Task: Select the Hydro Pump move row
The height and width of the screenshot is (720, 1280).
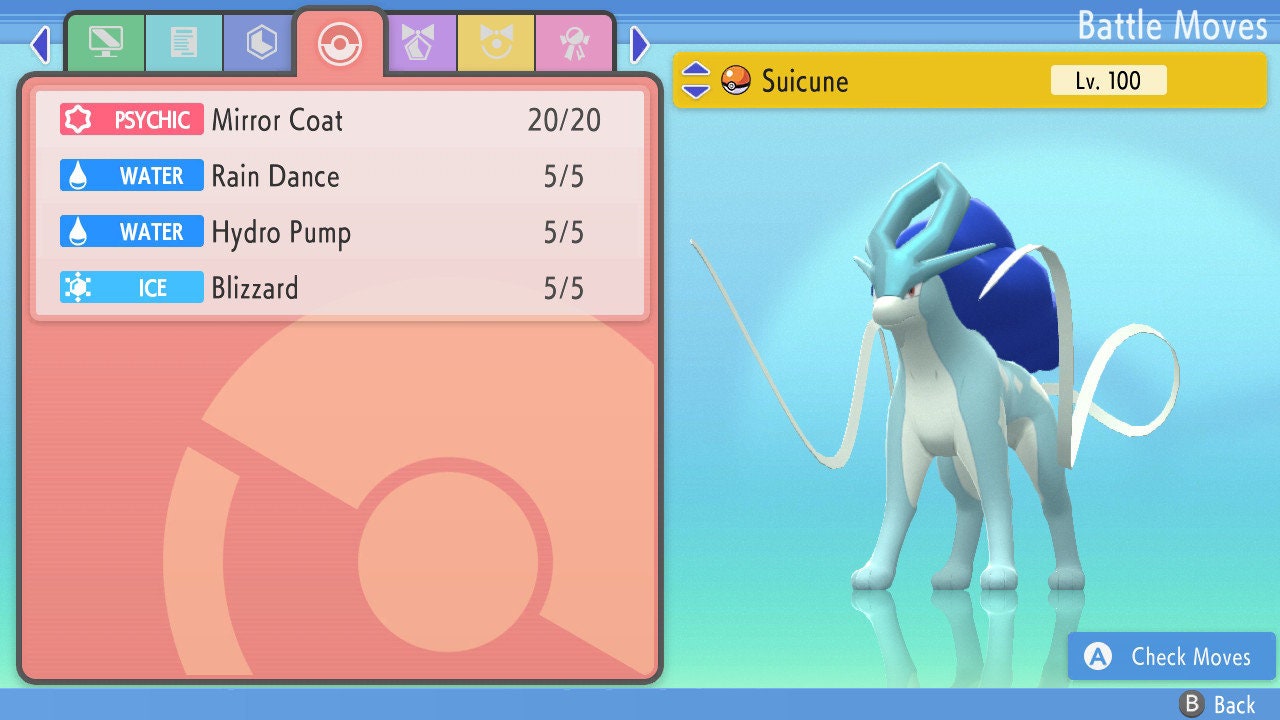Action: (x=340, y=233)
